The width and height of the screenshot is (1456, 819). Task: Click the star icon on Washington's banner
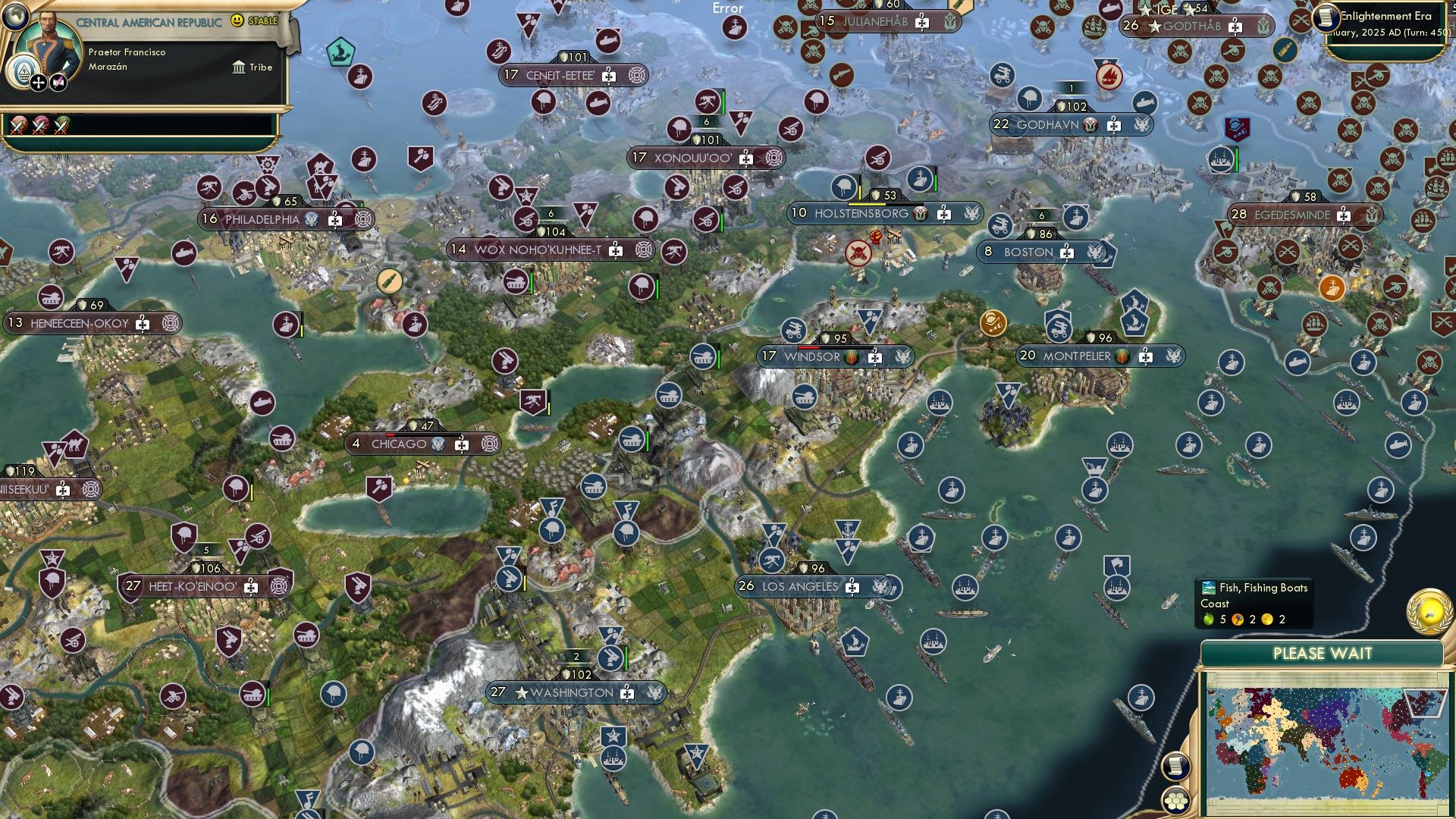click(x=521, y=692)
